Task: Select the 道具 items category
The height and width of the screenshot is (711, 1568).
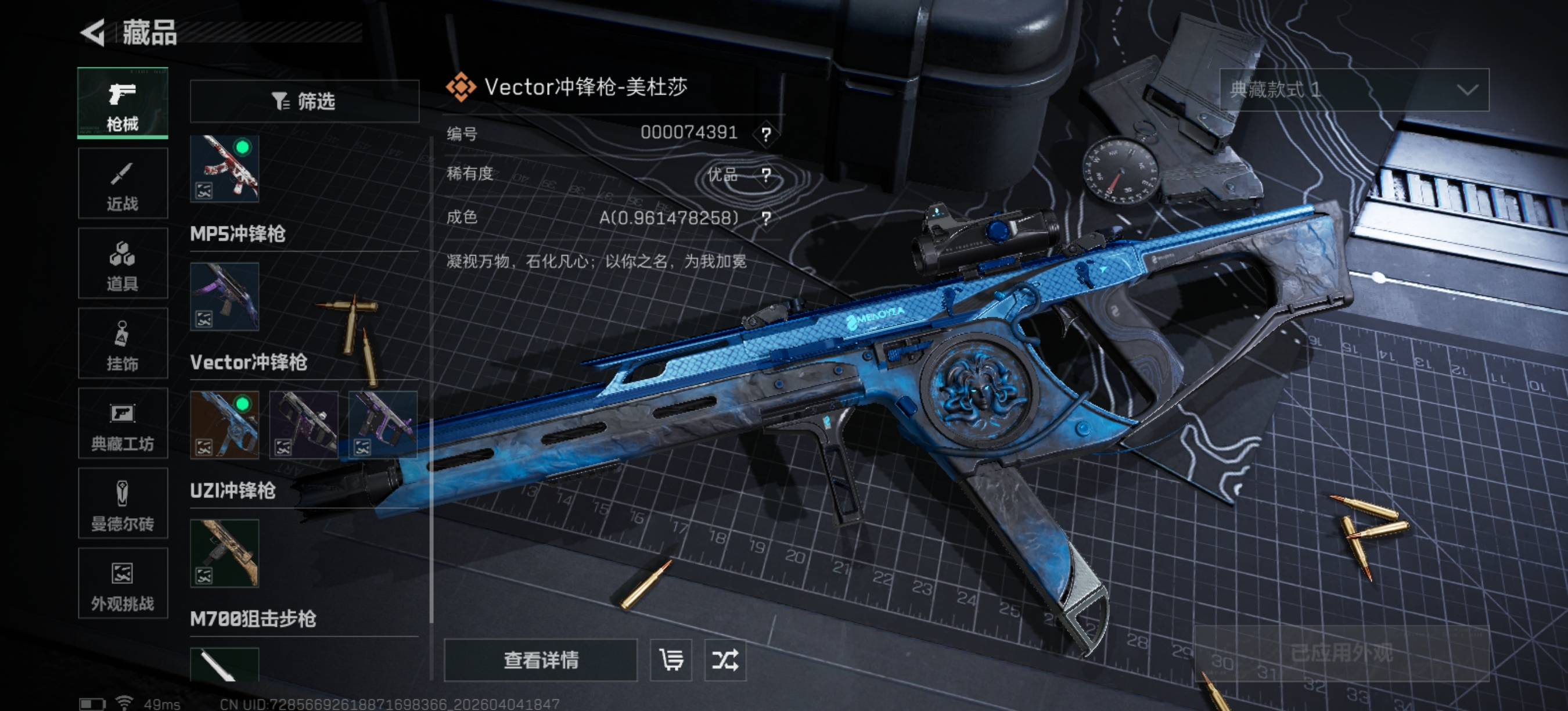Action: [123, 264]
